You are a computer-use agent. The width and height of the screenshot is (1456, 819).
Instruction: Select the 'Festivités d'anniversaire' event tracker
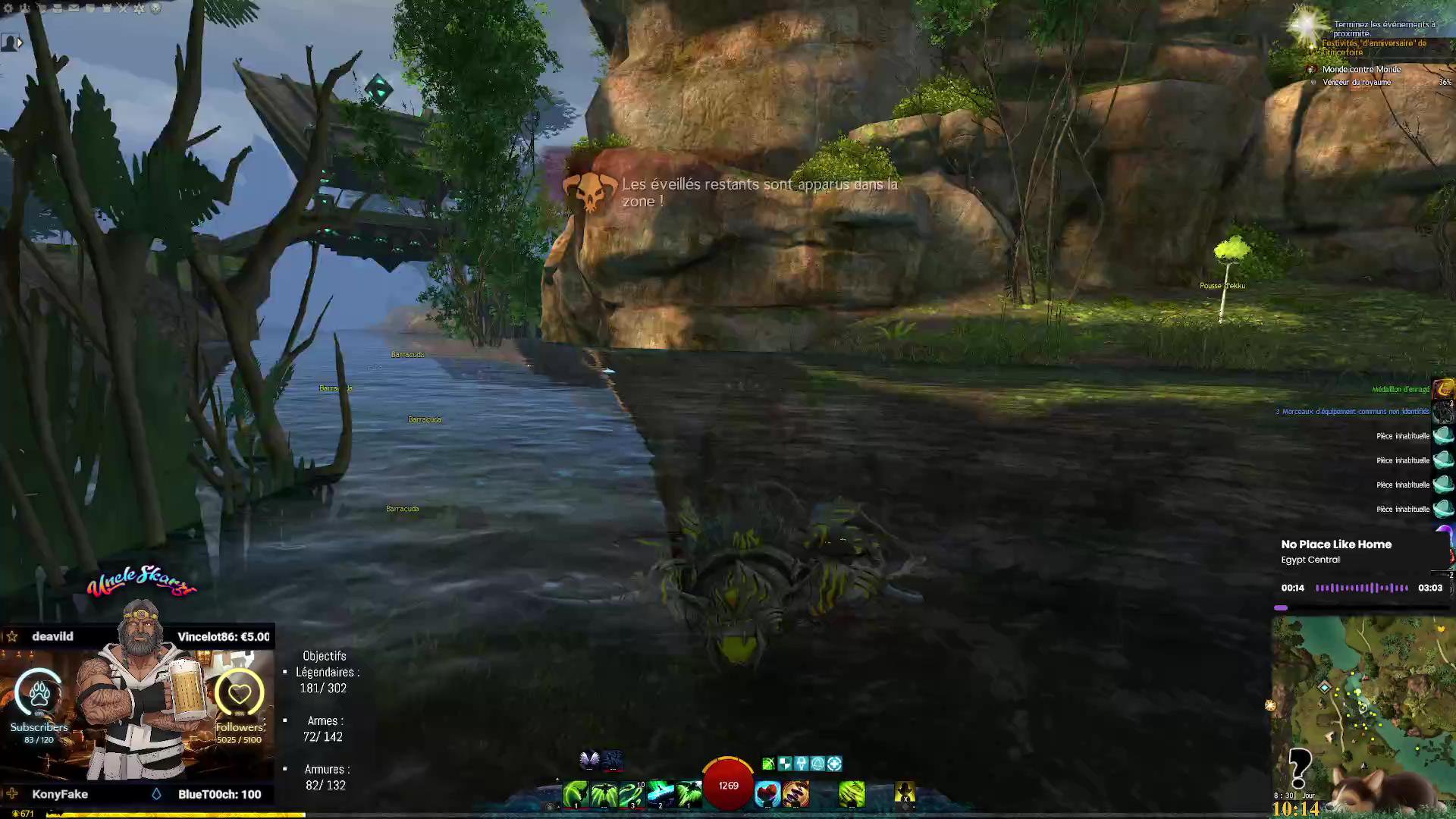coord(1373,48)
